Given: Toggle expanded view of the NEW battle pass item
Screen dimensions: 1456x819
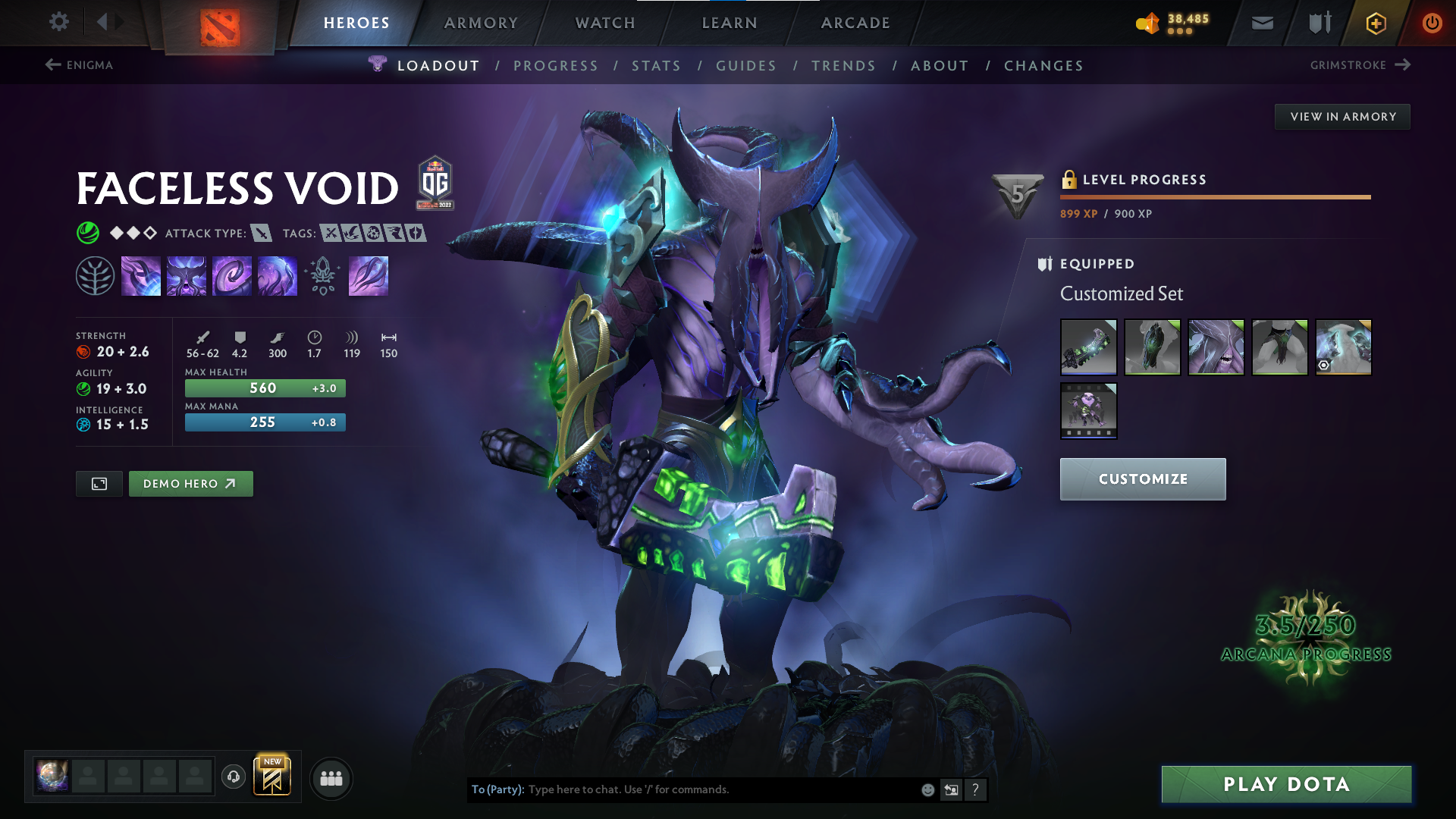Looking at the screenshot, I should click(x=273, y=776).
